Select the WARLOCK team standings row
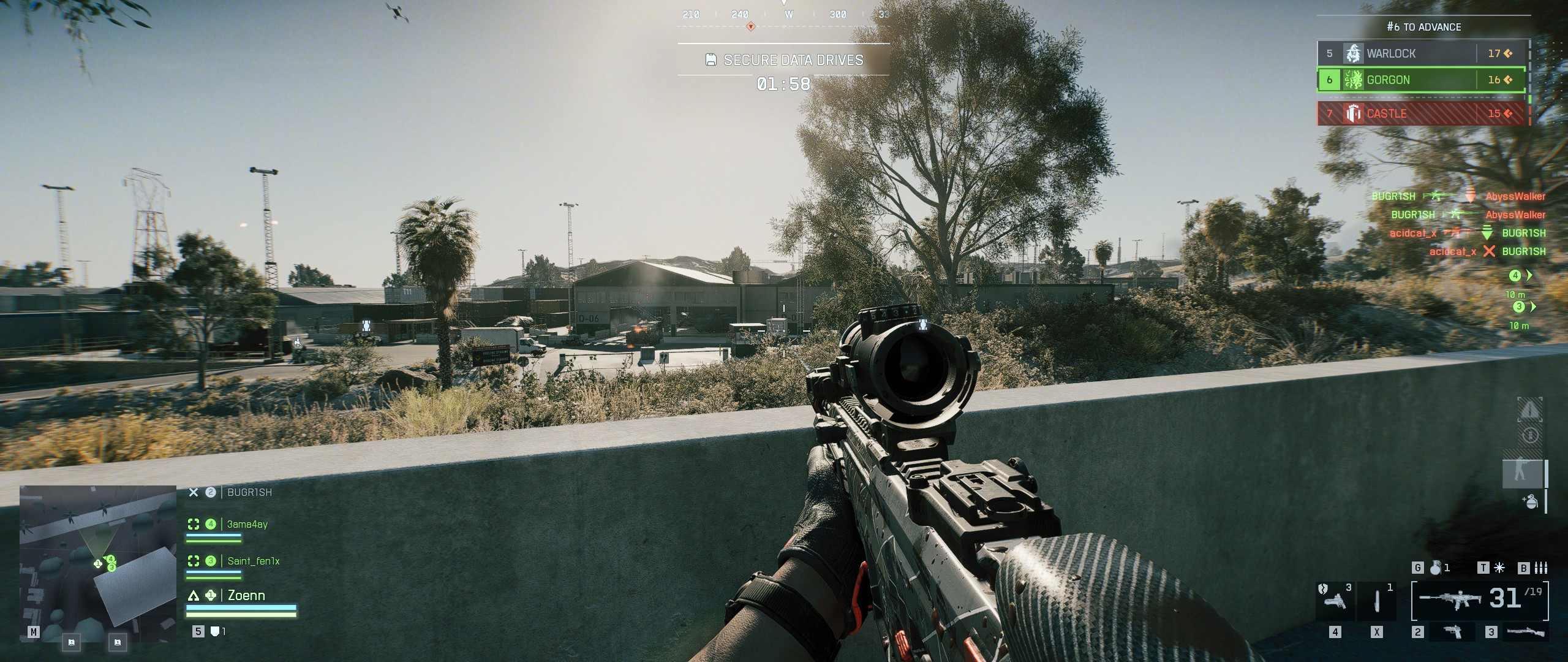Screen dimensions: 1568x662 (1420, 53)
